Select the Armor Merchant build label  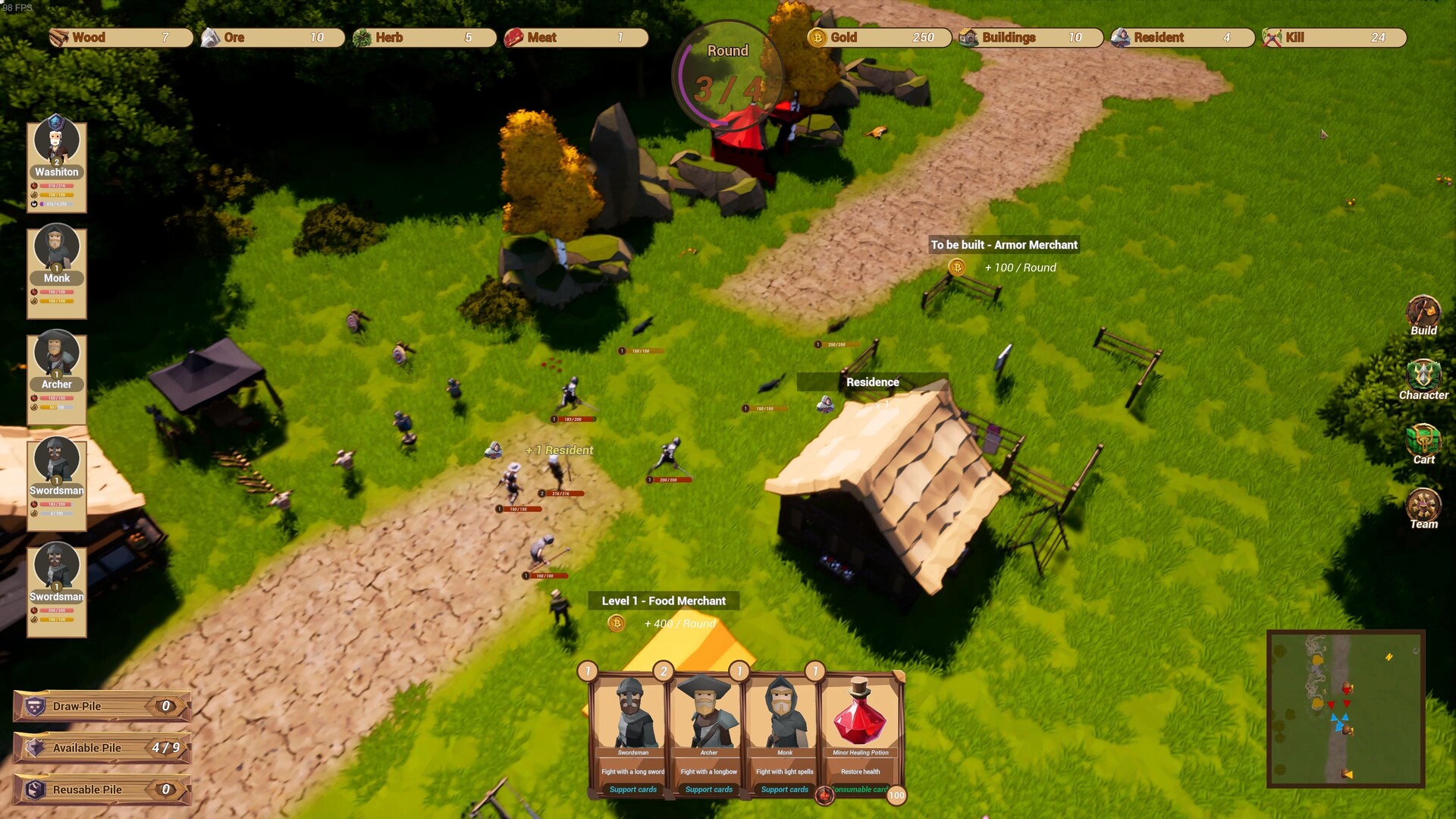(x=1003, y=245)
